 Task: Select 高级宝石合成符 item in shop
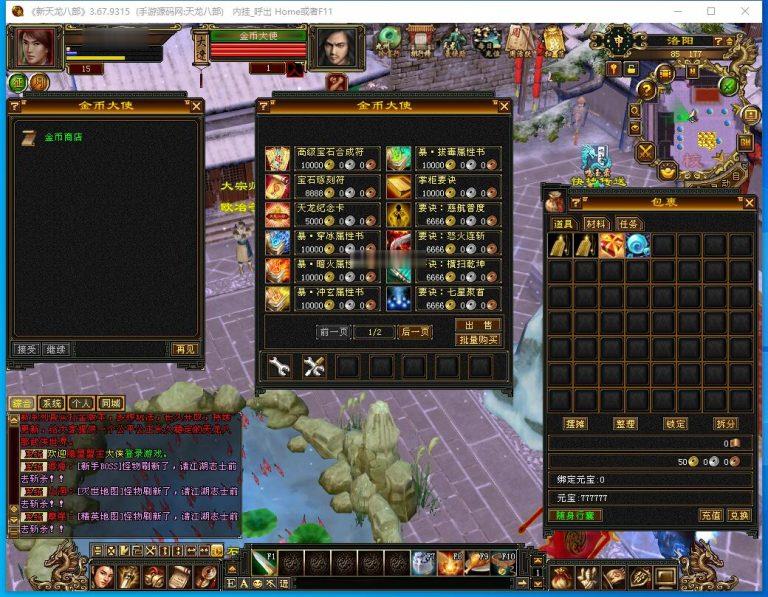click(277, 159)
